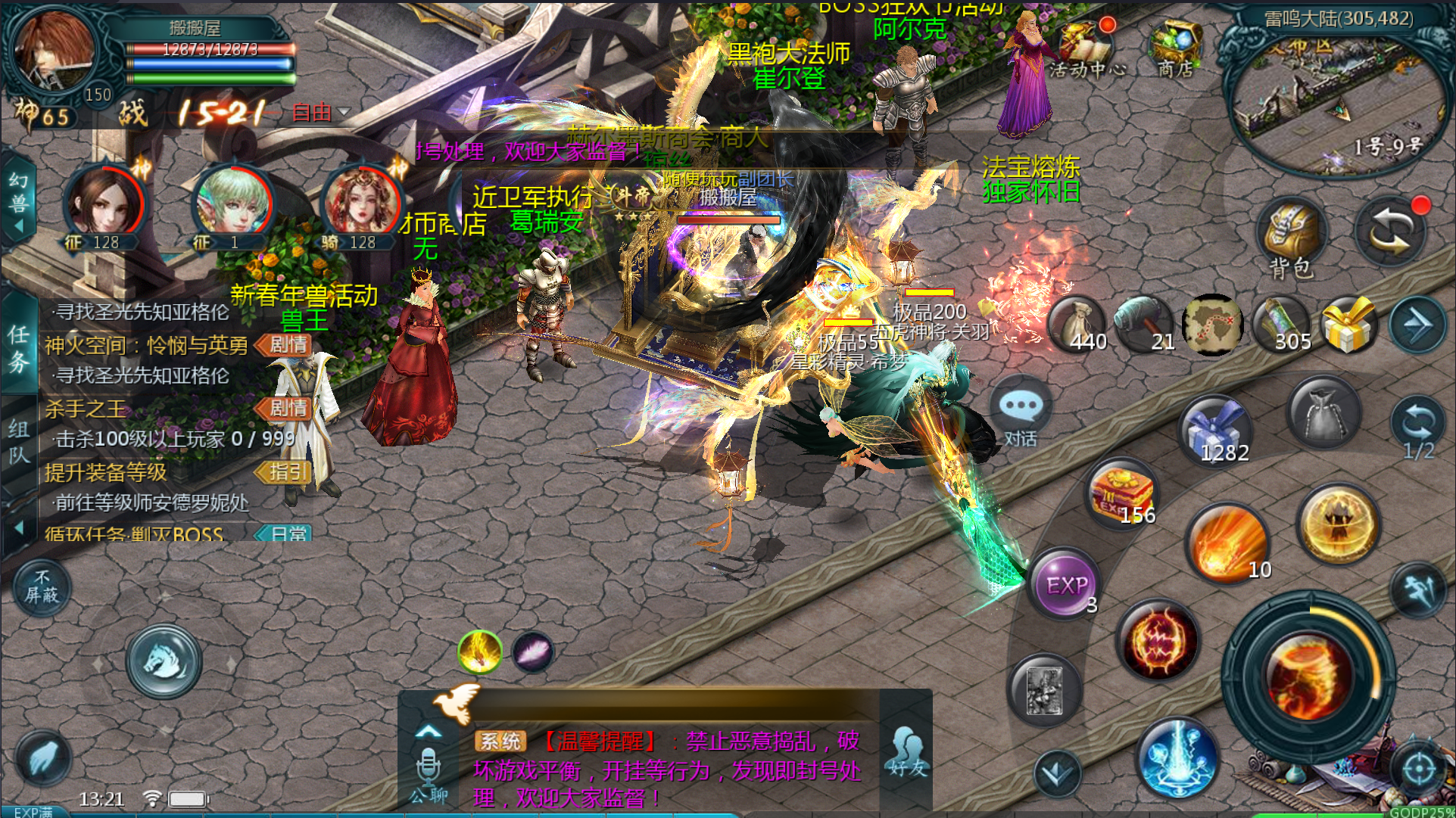Click the 雷鸣大陆 minimap
The height and width of the screenshot is (818, 1456).
pyautogui.click(x=1336, y=98)
